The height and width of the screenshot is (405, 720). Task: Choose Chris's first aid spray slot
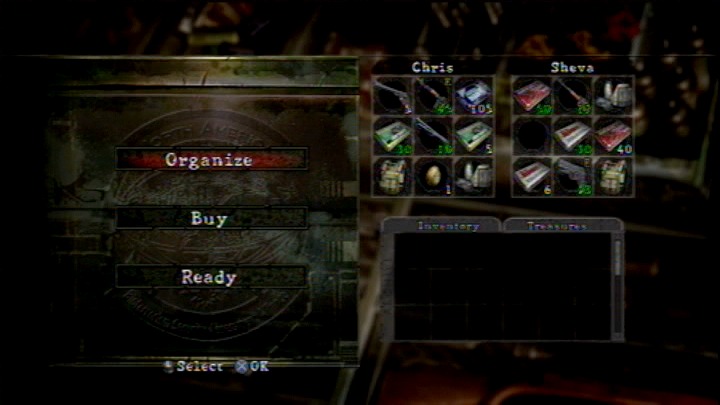pyautogui.click(x=472, y=175)
